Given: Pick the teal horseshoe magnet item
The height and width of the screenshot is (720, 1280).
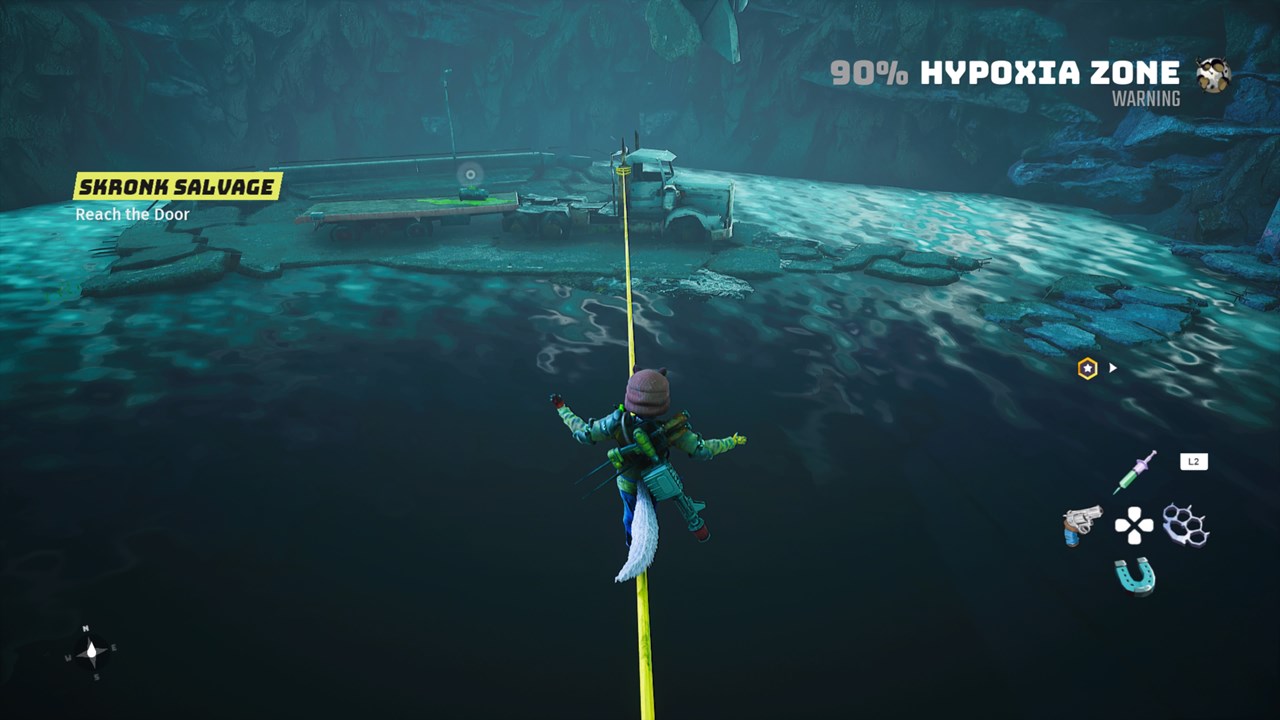Looking at the screenshot, I should pos(1135,576).
